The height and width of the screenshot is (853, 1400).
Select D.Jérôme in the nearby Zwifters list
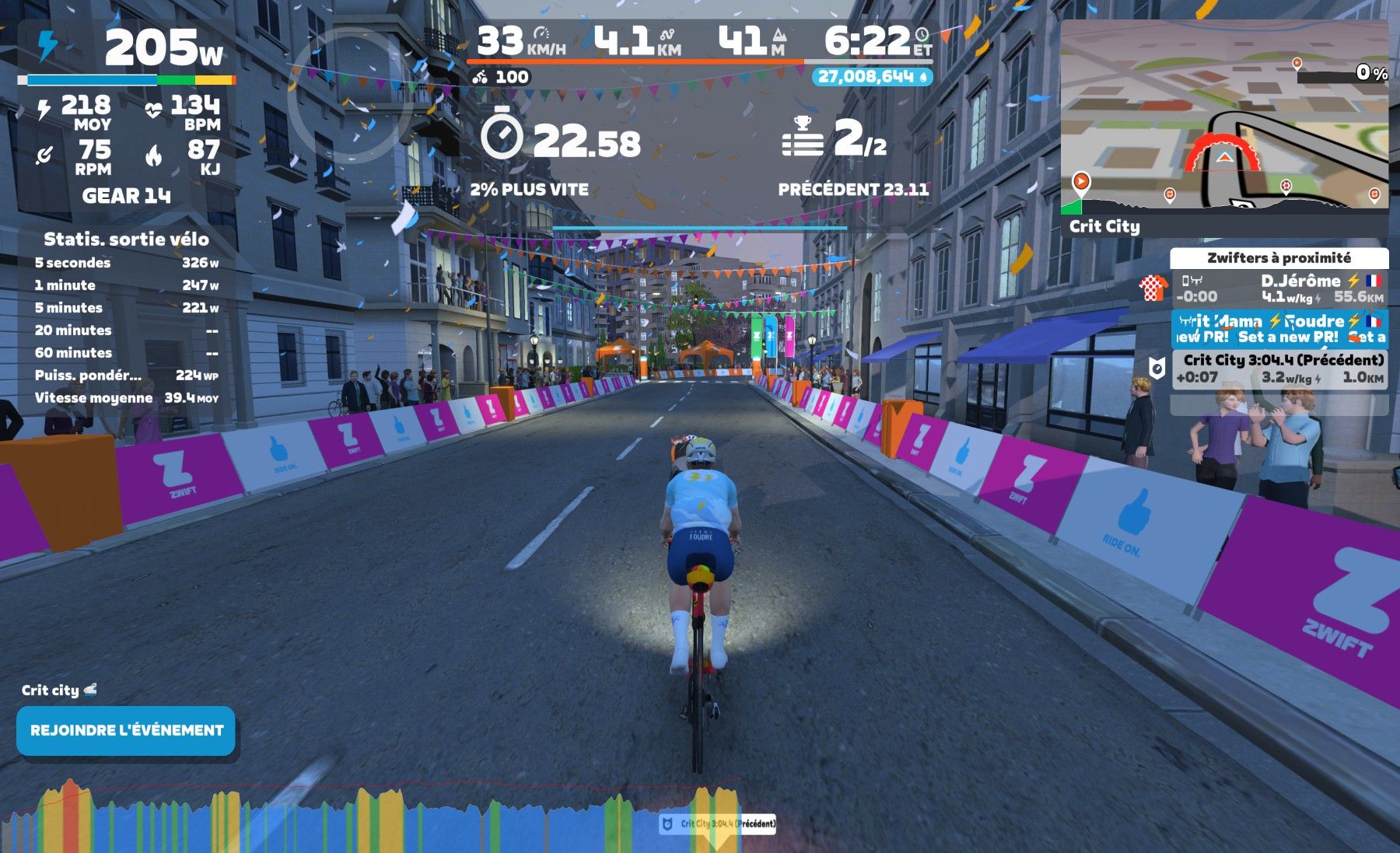pos(1279,288)
